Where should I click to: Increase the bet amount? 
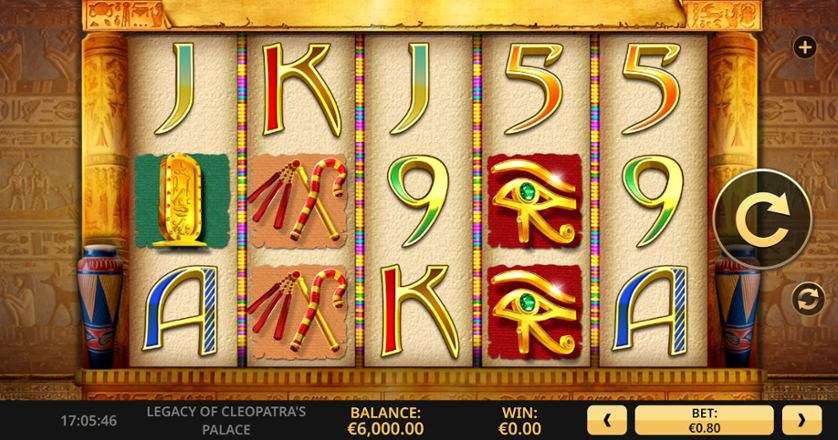pyautogui.click(x=801, y=421)
